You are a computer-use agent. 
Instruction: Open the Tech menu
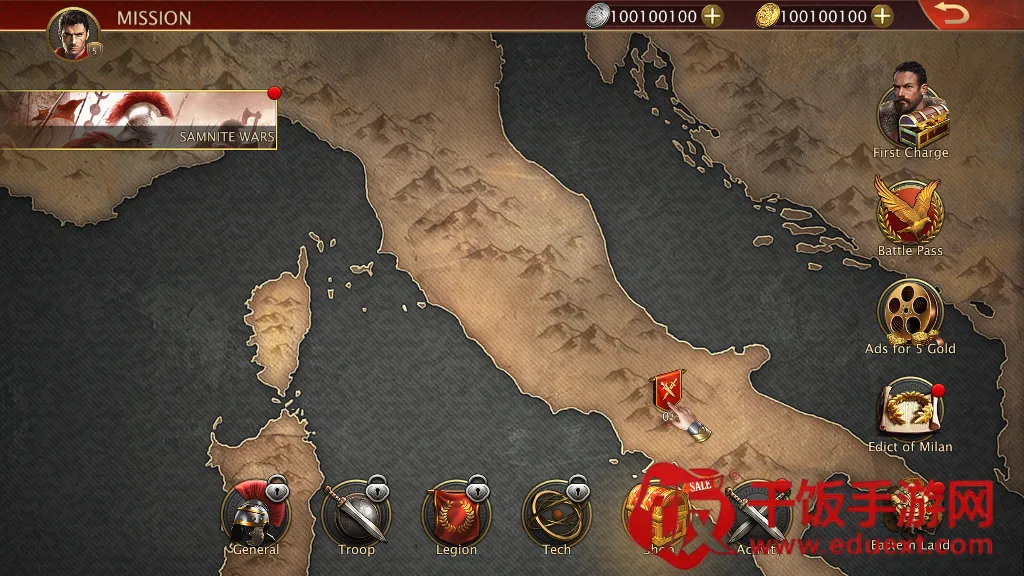point(556,514)
